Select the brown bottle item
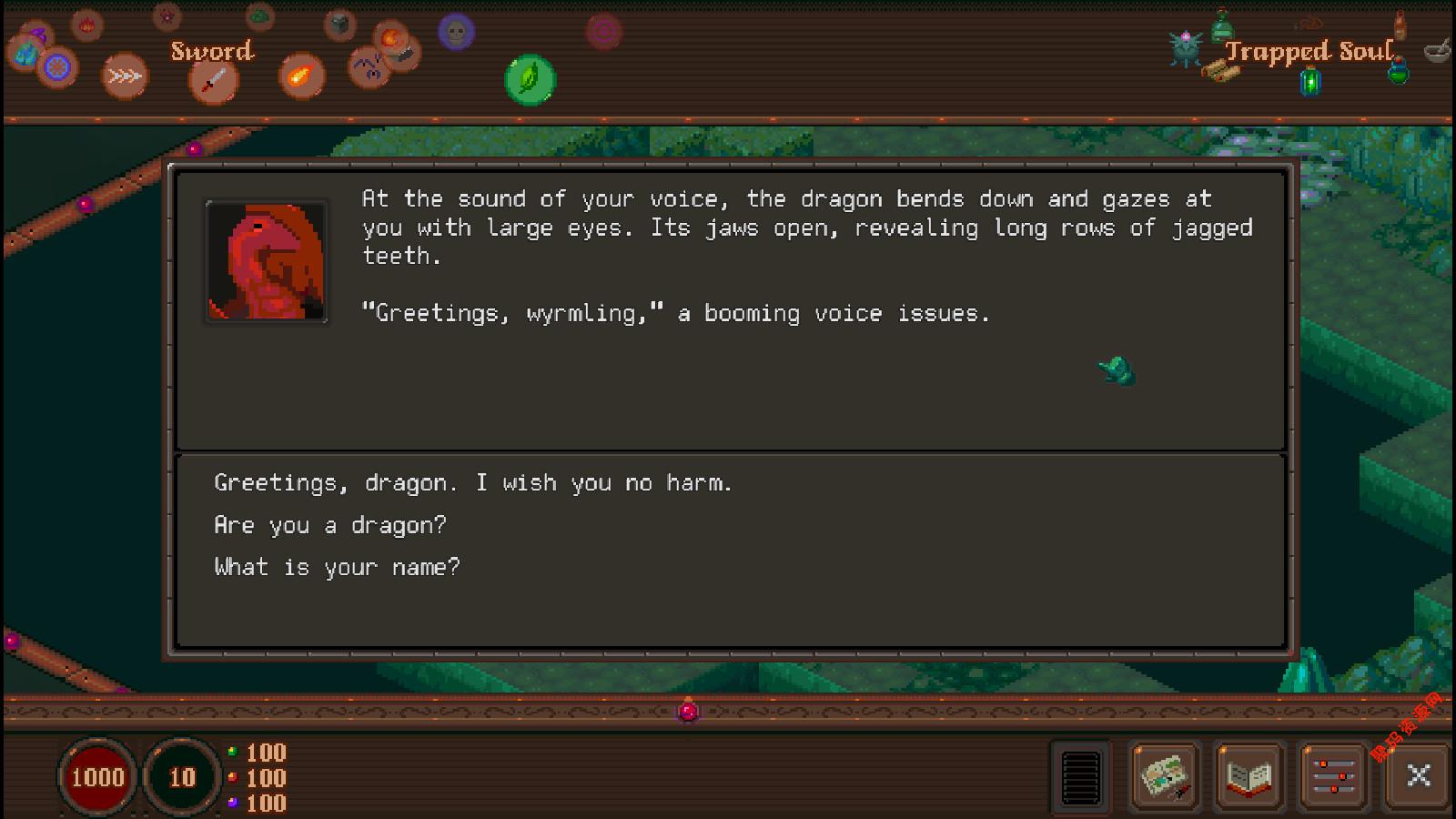This screenshot has width=1456, height=819. [1400, 24]
